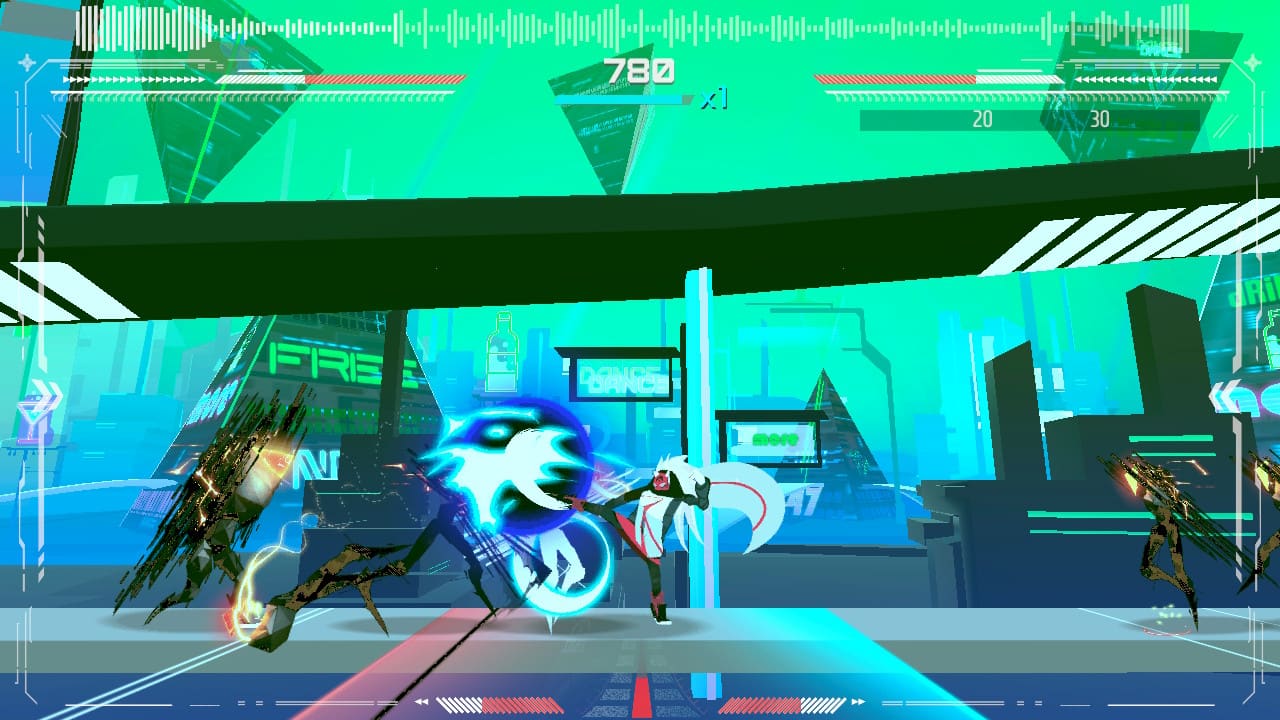Adjust the cyan combo meter below the score
The height and width of the screenshot is (720, 1280).
[620, 99]
